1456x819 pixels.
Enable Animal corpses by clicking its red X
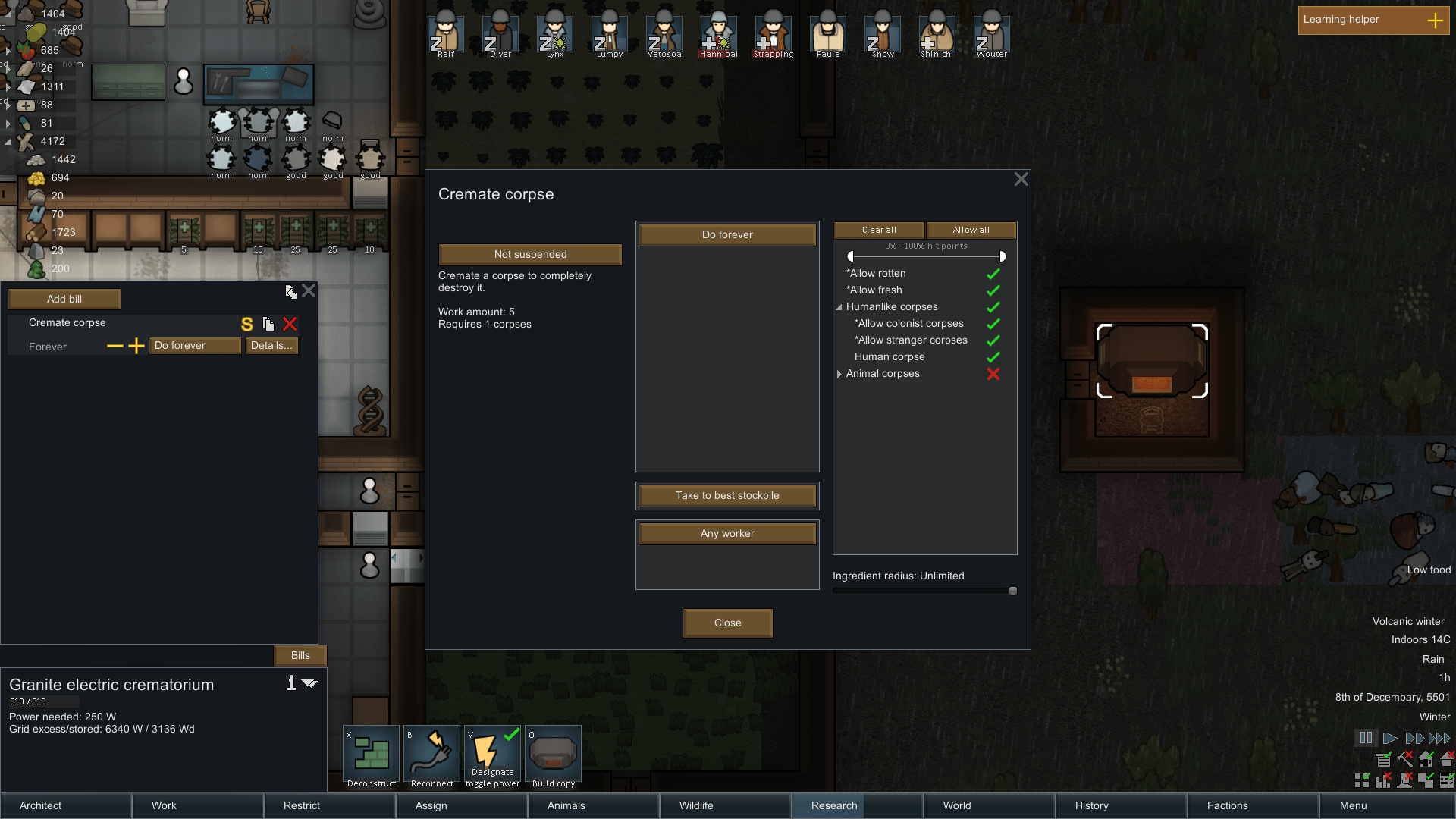993,374
